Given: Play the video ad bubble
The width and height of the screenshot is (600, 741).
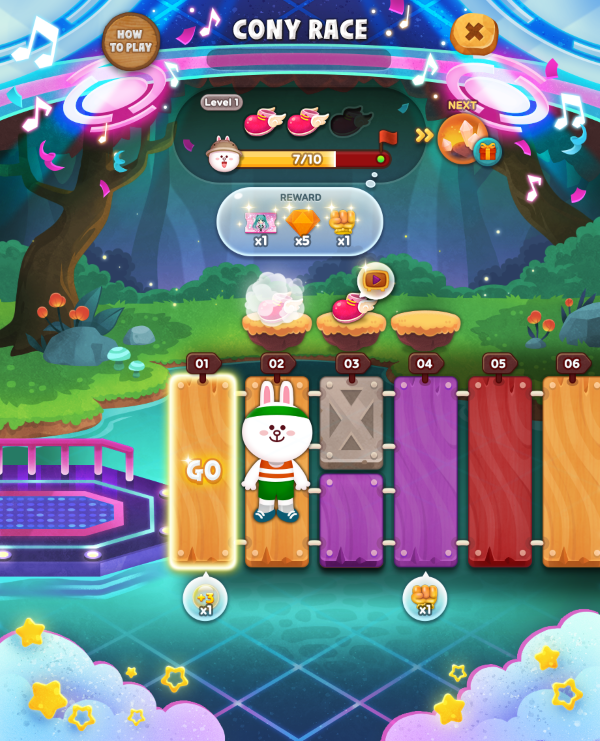Looking at the screenshot, I should point(376,280).
